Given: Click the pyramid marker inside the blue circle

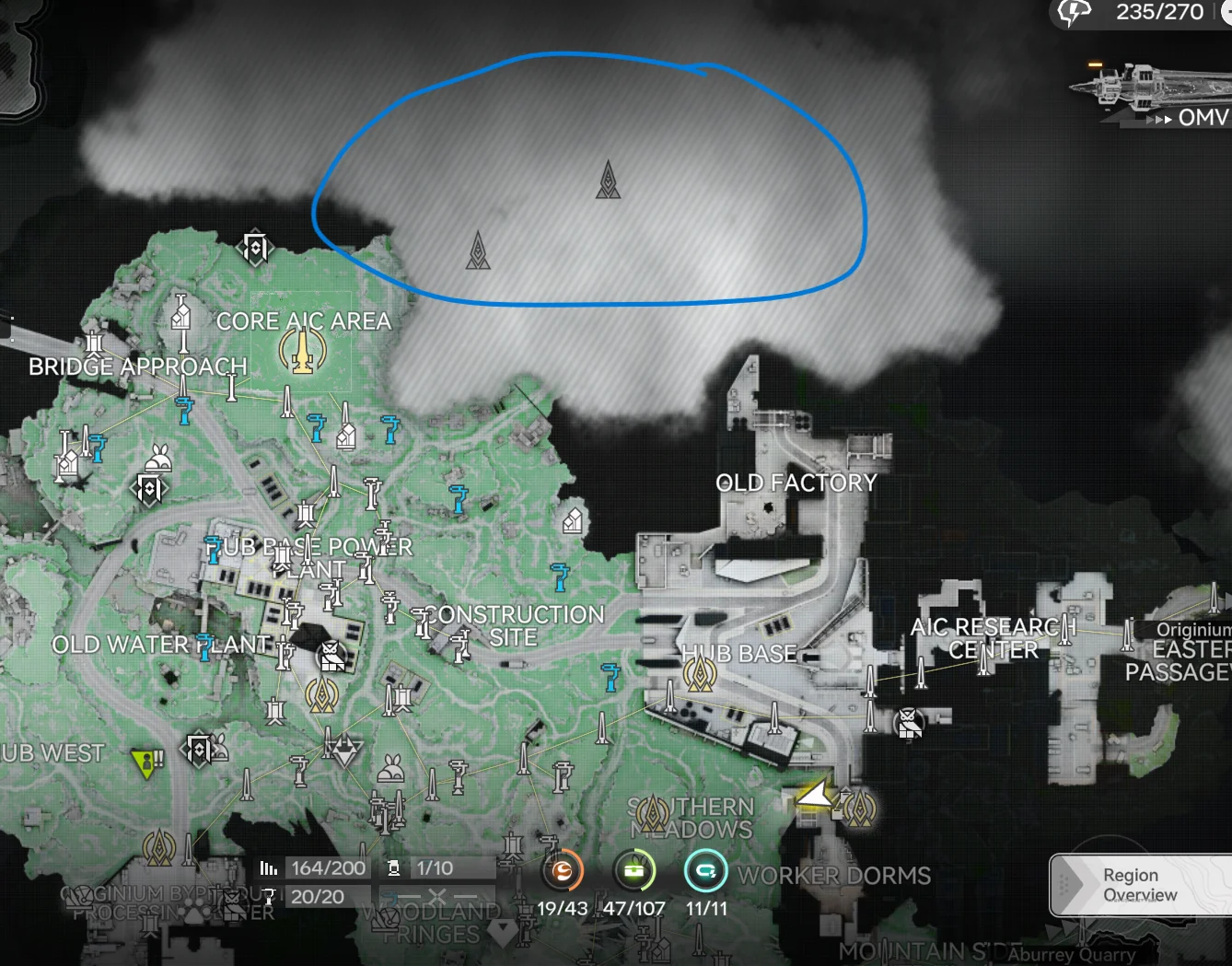Looking at the screenshot, I should [607, 181].
